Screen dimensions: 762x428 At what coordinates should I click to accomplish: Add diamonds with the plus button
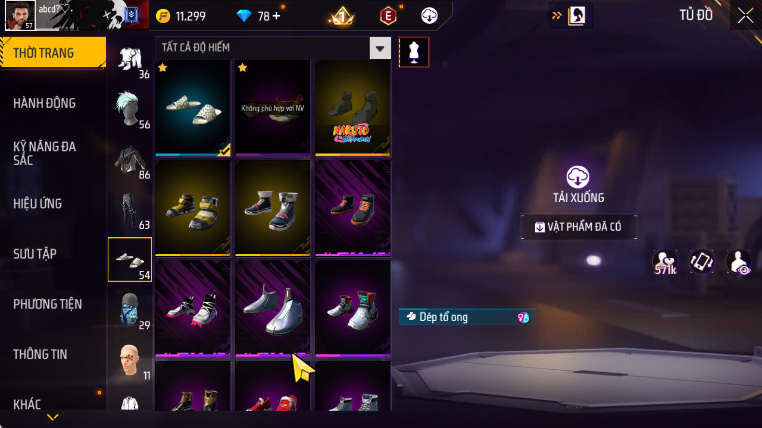point(276,16)
